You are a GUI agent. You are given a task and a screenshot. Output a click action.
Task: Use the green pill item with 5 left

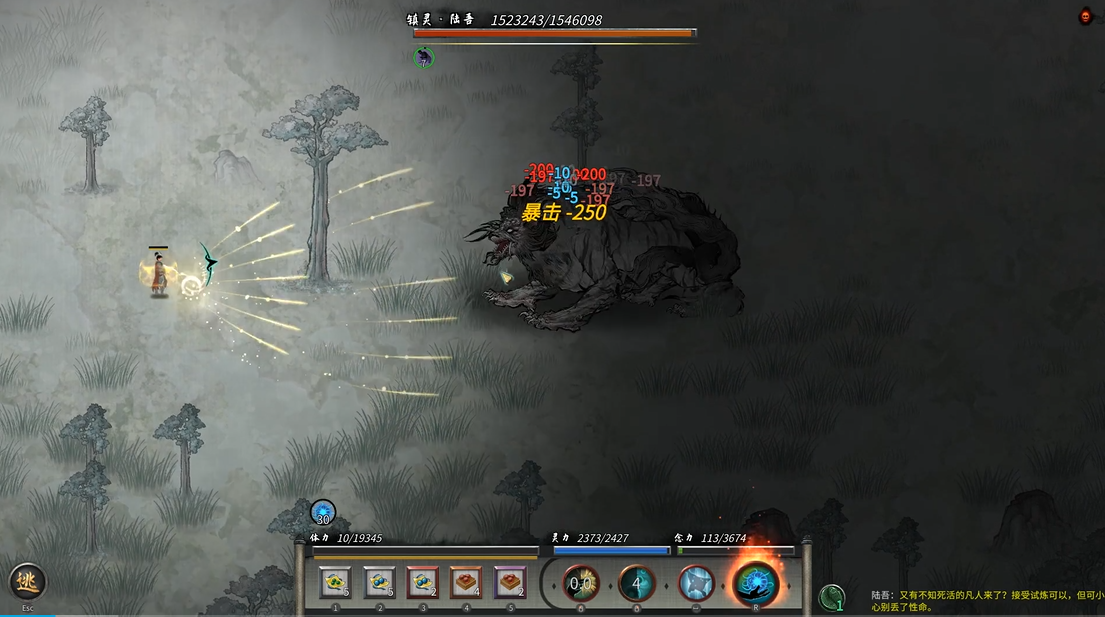point(336,582)
